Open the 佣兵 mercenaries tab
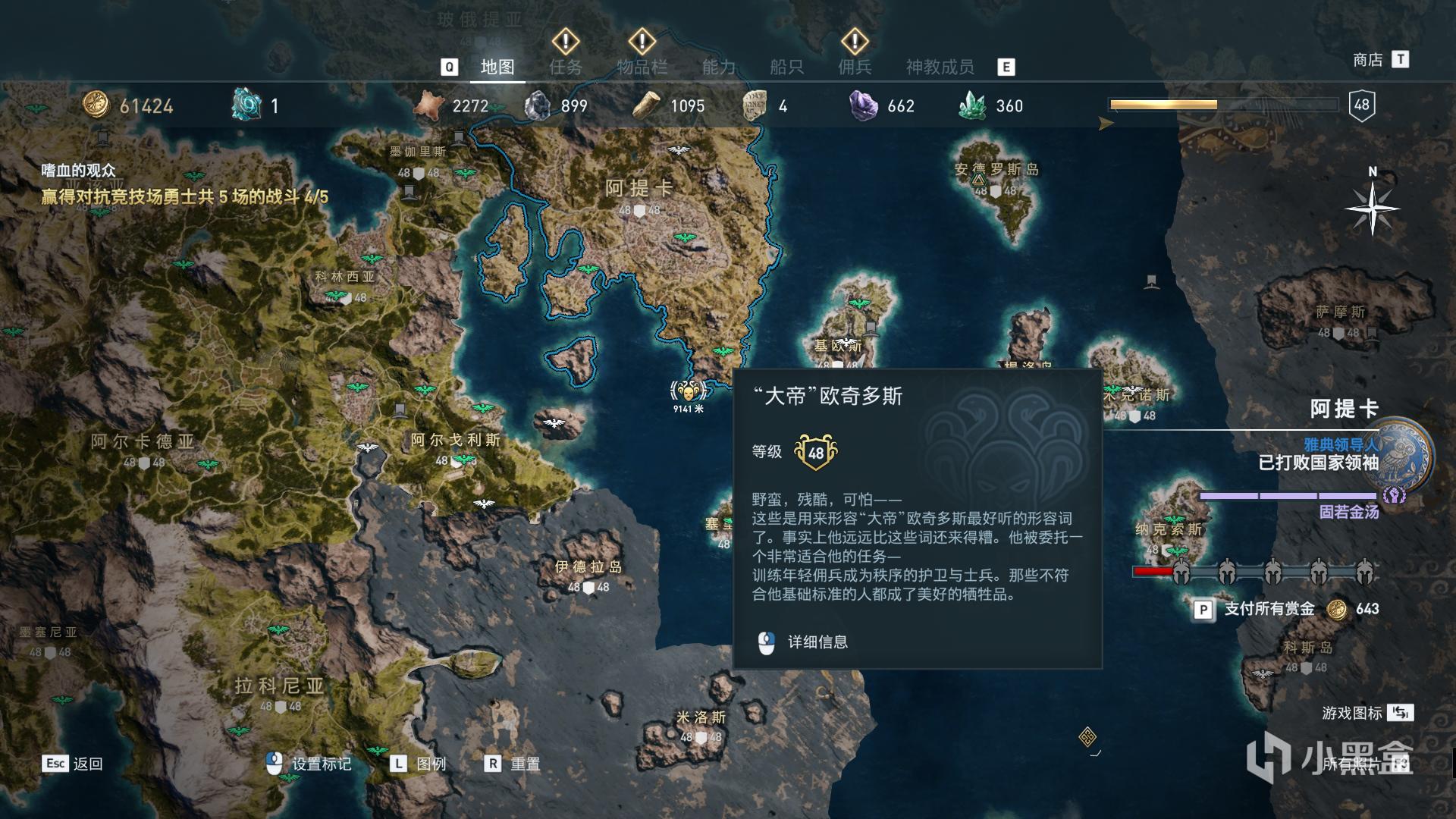 tap(855, 67)
